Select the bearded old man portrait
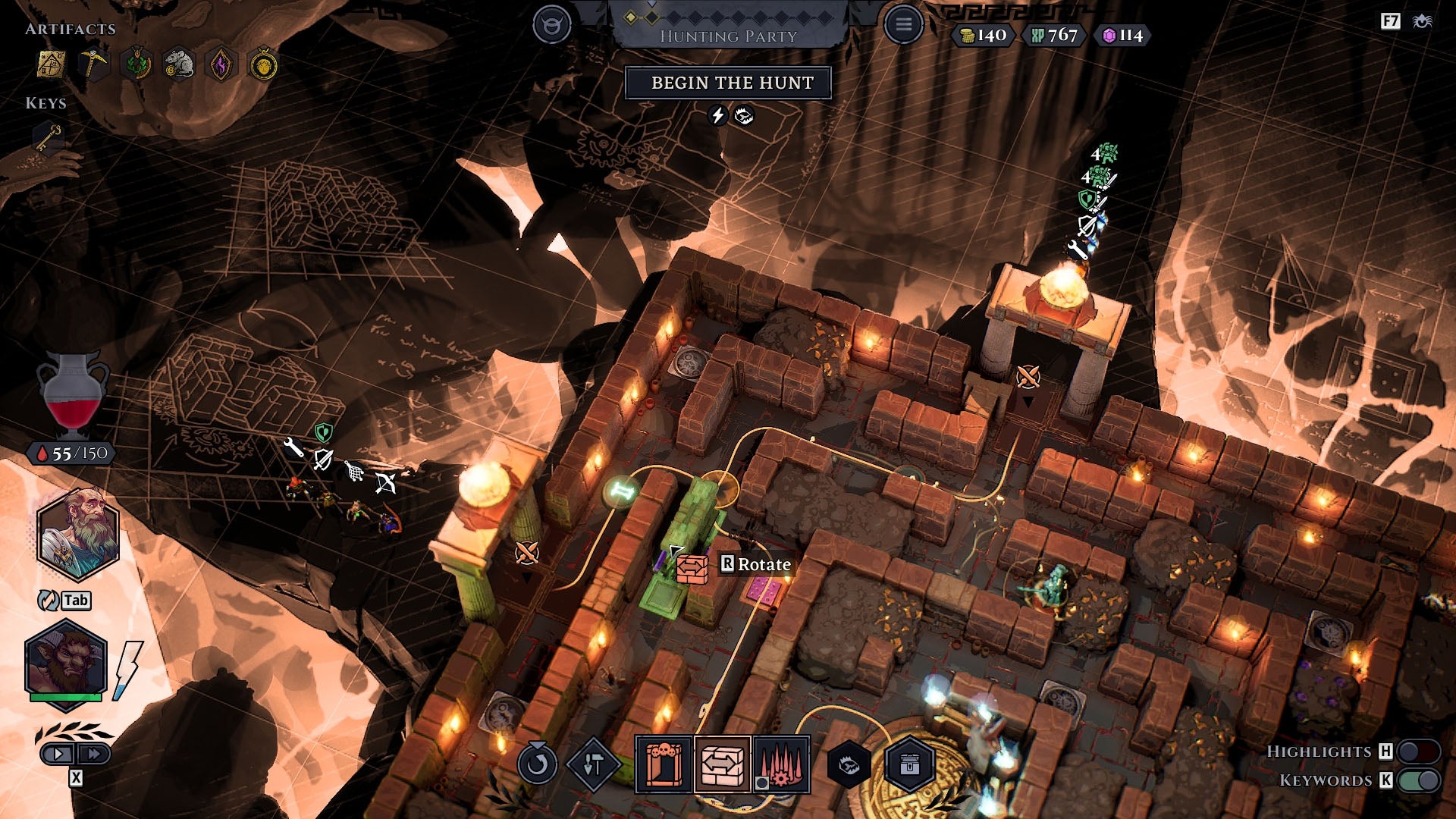The image size is (1456, 819). 78,533
